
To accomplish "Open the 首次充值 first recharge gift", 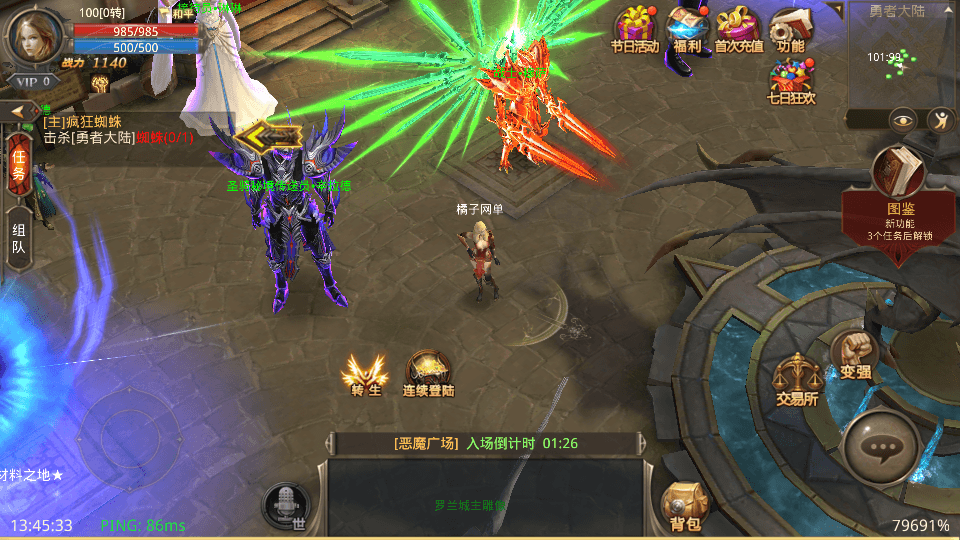I will [x=739, y=29].
